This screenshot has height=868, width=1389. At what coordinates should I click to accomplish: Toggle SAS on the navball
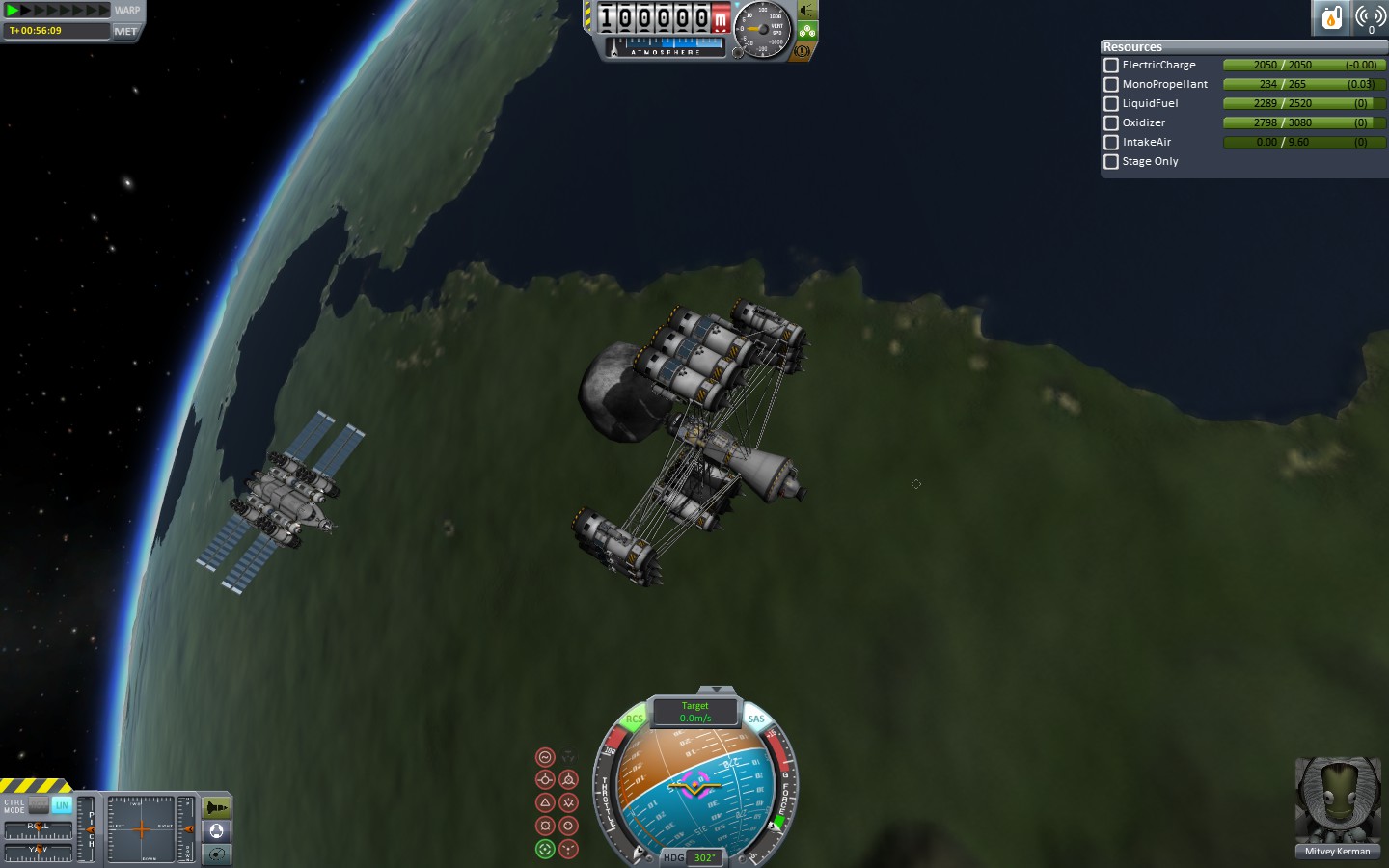pos(756,719)
